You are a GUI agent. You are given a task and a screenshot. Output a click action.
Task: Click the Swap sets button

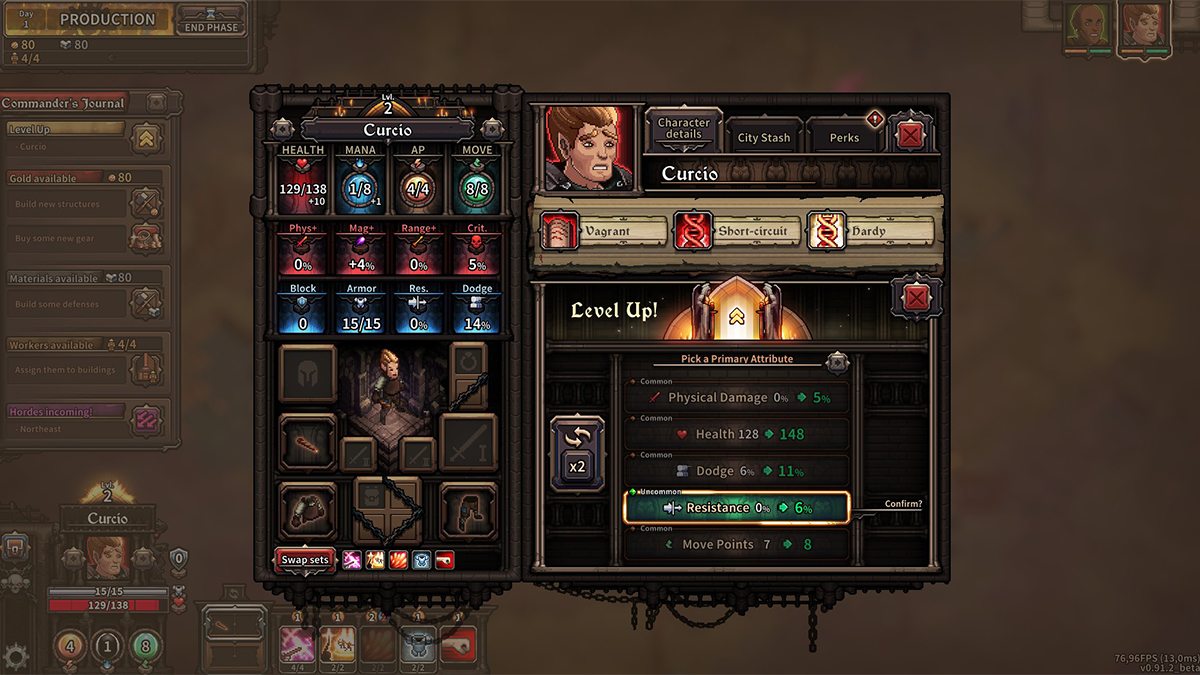pyautogui.click(x=304, y=560)
